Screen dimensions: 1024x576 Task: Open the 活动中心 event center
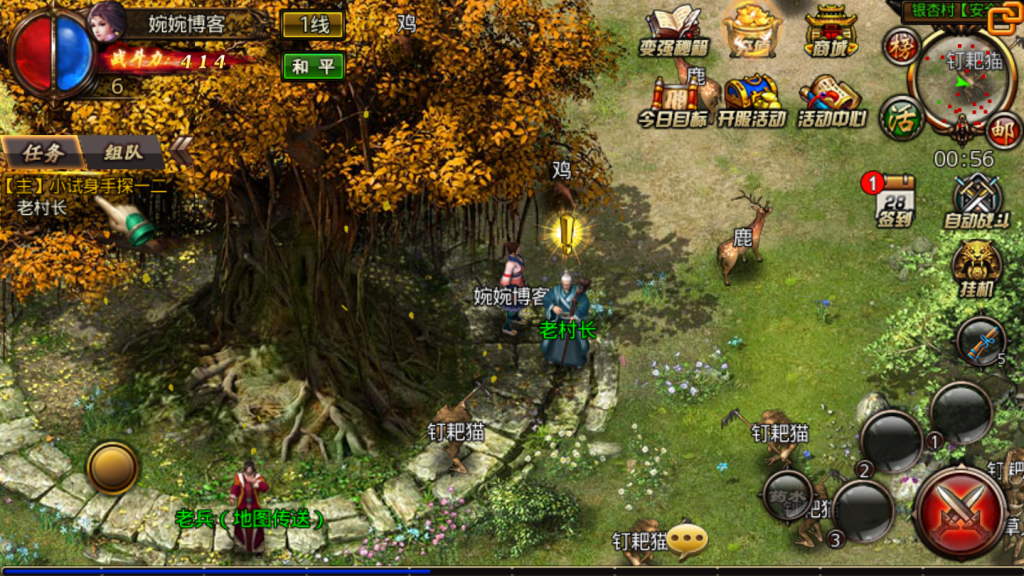[831, 101]
